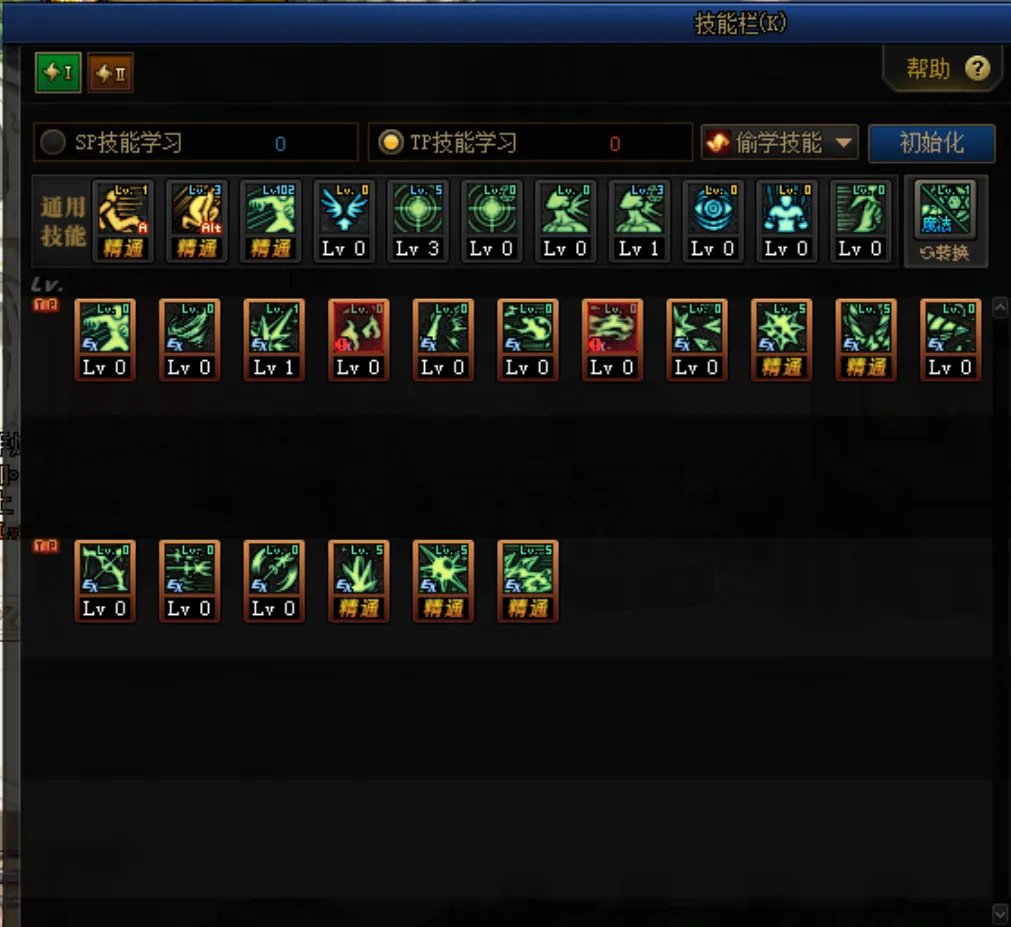Switch to skill page I tab
Viewport: 1011px width, 927px height.
(x=58, y=73)
